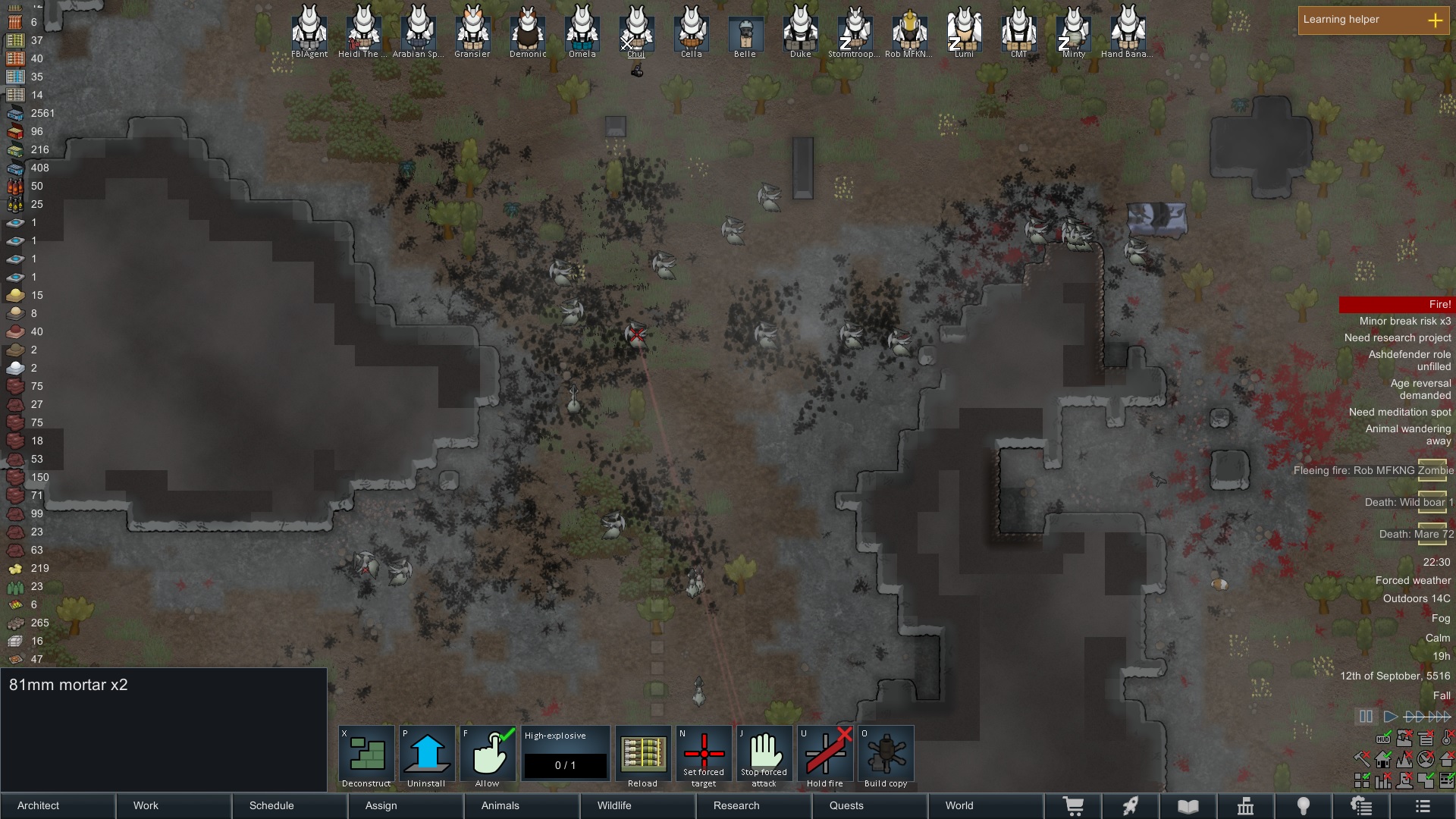
Task: Reload the mortar shells
Action: (642, 756)
